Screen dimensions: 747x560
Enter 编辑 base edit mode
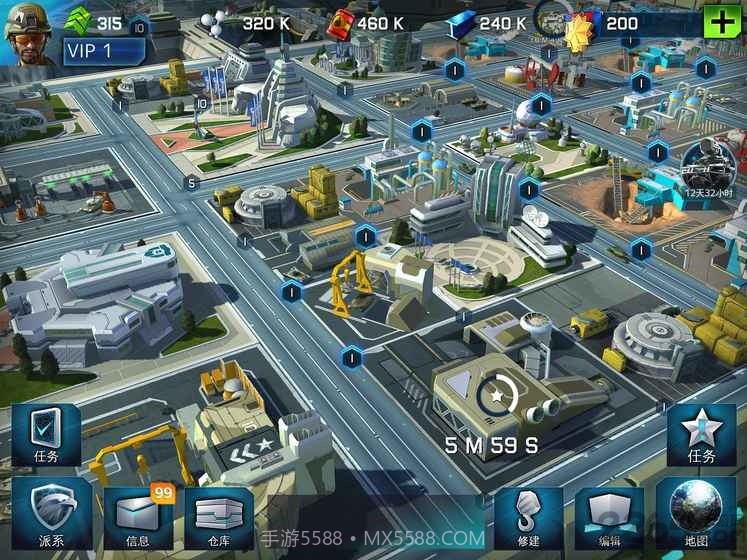tap(611, 516)
